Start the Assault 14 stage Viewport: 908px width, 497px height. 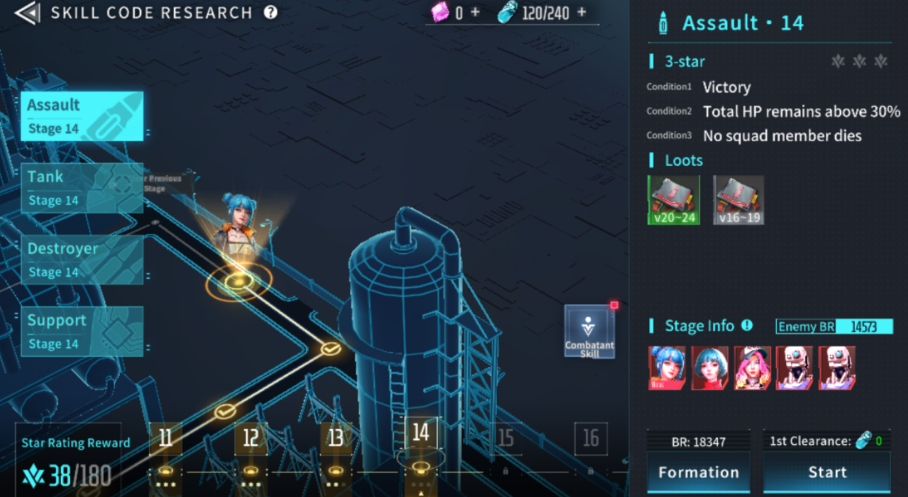tap(827, 472)
